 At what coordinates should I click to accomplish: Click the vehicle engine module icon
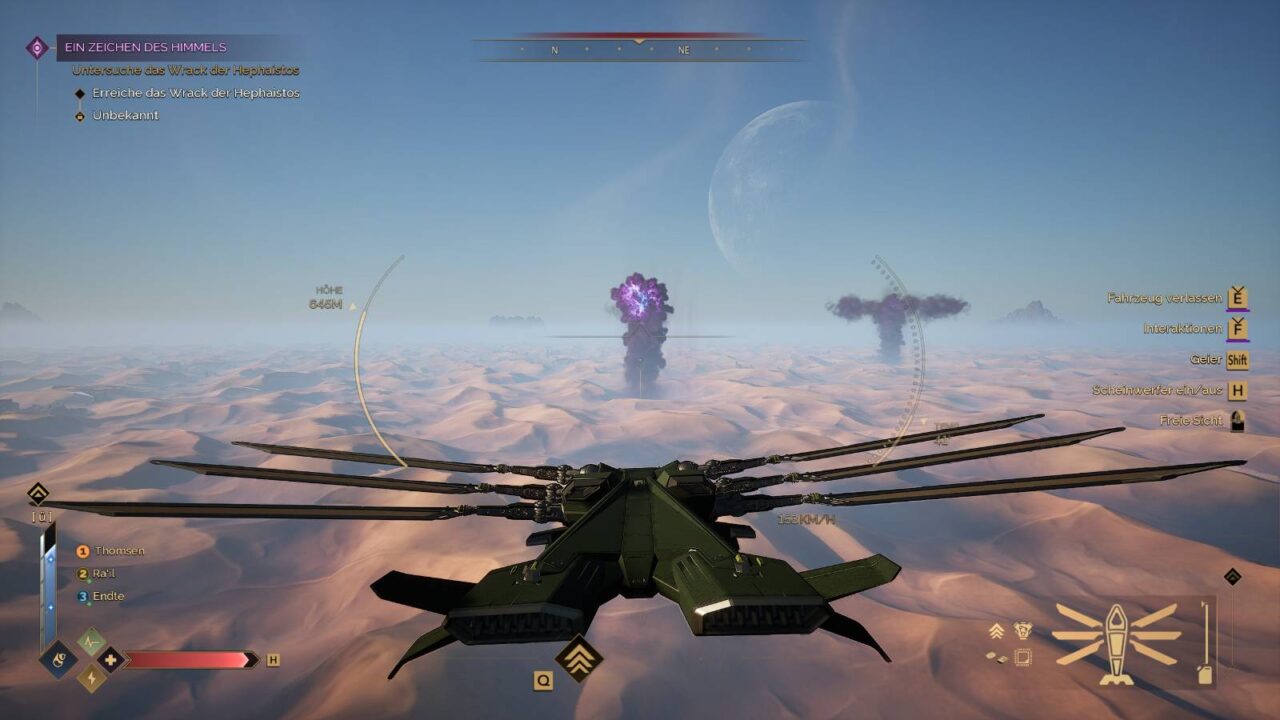coord(1023,630)
